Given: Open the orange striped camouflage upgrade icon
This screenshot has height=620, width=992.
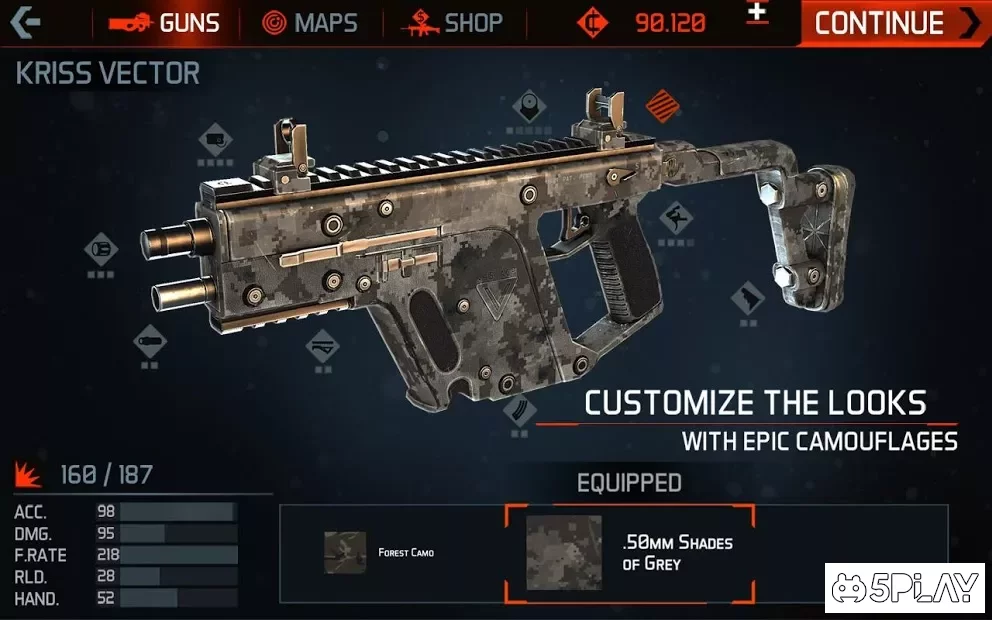Looking at the screenshot, I should 660,104.
